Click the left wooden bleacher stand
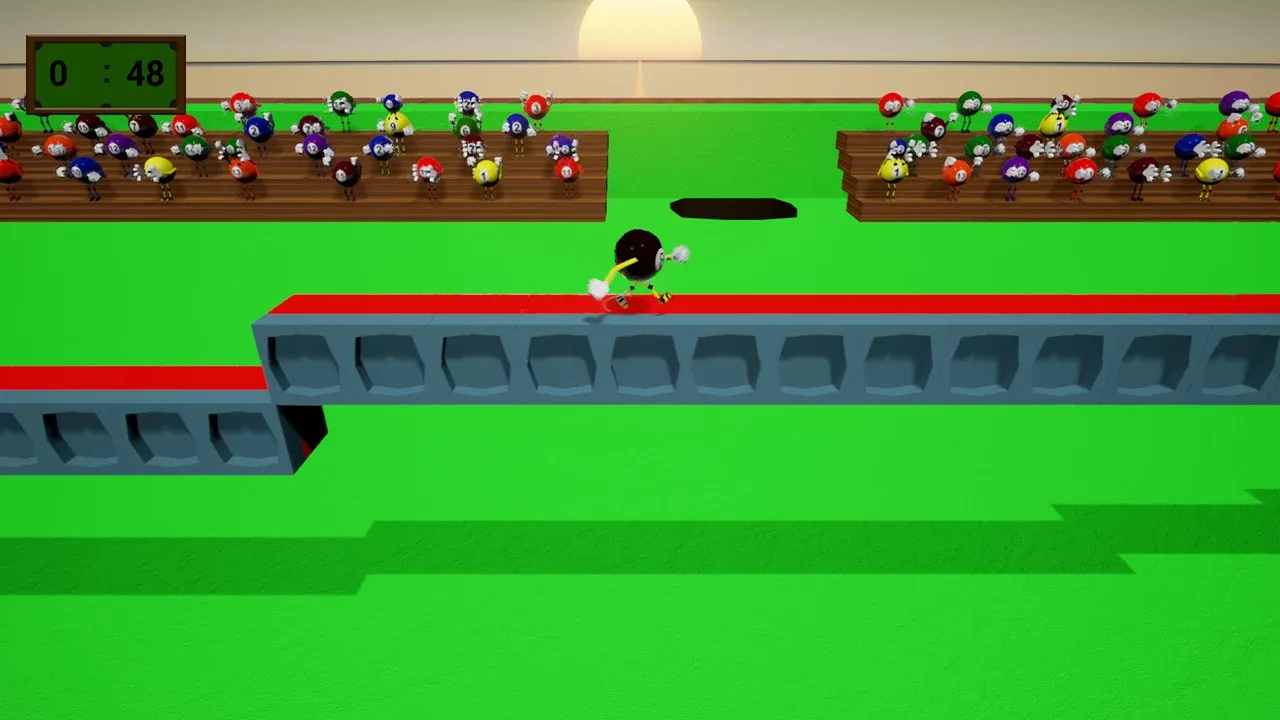 300,200
